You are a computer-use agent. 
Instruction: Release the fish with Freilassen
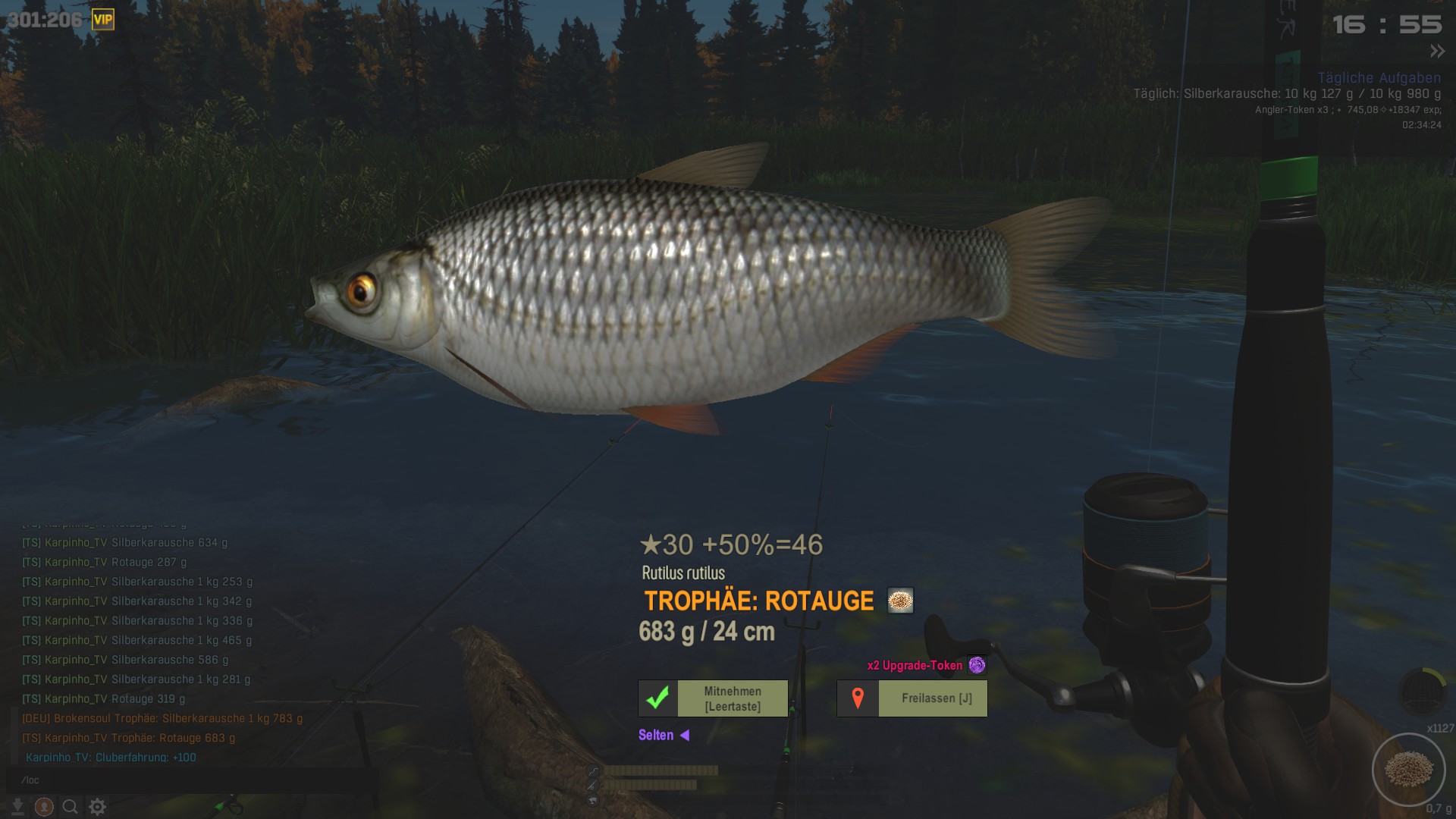(x=912, y=698)
